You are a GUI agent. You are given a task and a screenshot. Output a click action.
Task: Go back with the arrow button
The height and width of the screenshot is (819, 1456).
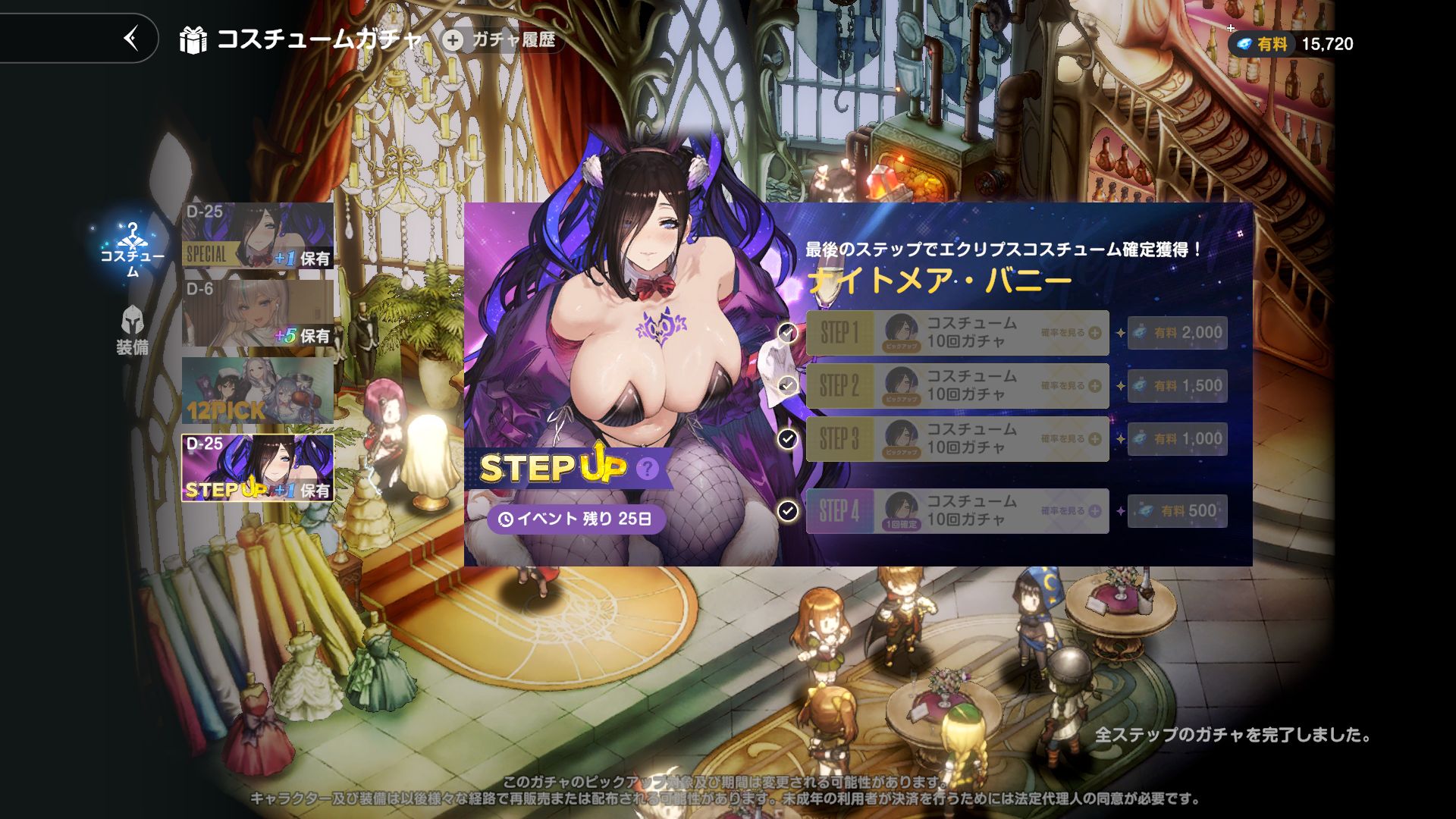[131, 38]
